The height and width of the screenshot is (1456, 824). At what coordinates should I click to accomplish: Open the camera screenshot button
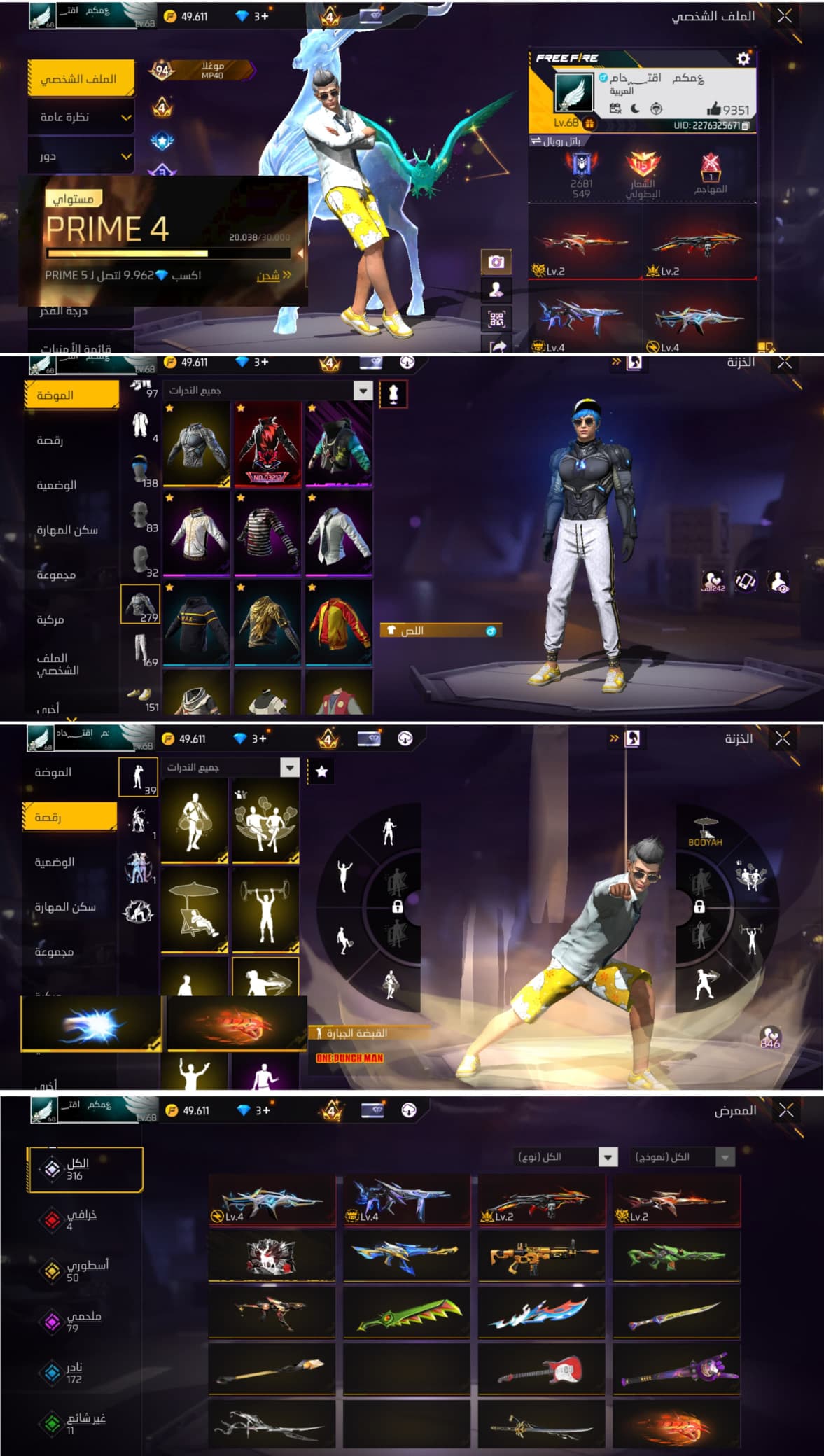(496, 262)
